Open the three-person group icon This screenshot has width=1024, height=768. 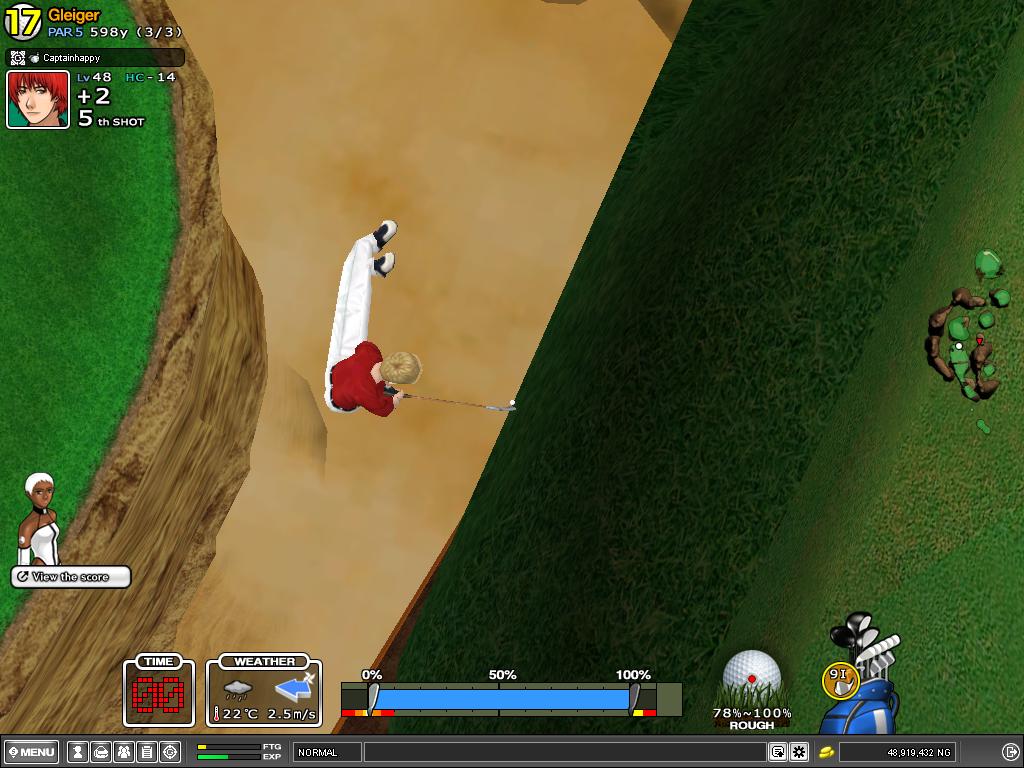[x=124, y=752]
